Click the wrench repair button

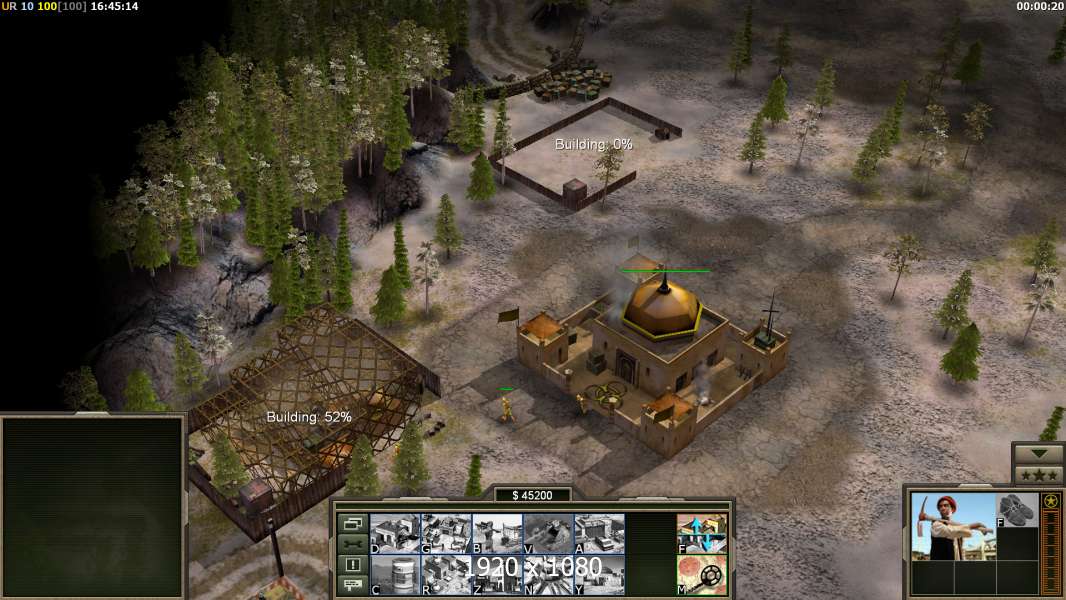(x=352, y=544)
